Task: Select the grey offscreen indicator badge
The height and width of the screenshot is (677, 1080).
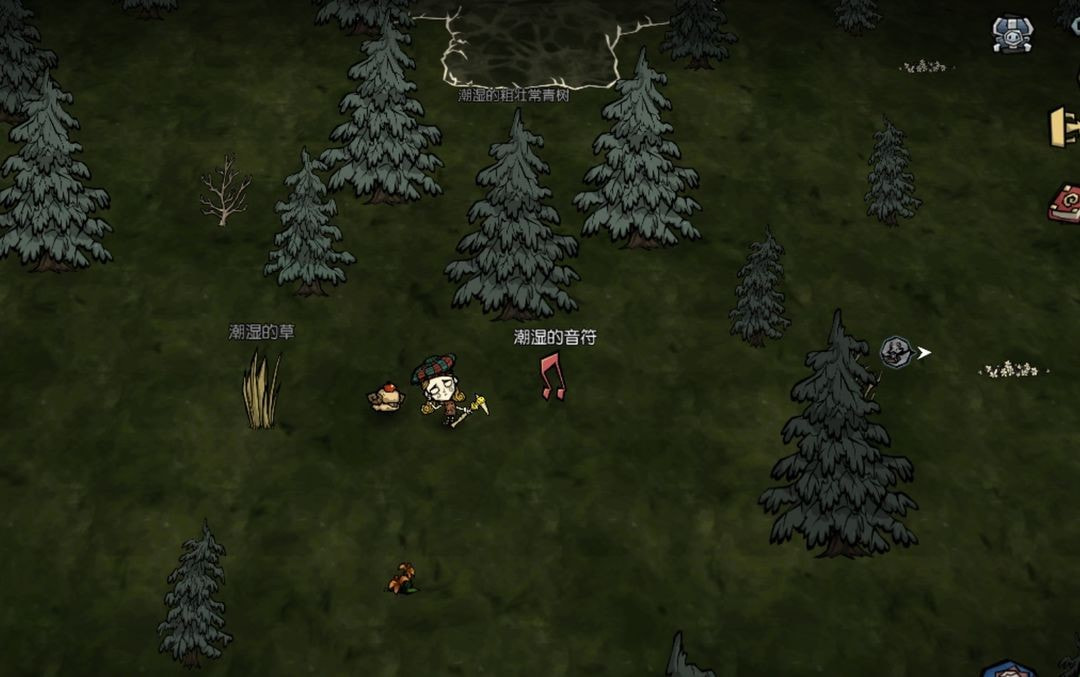Action: tap(896, 352)
